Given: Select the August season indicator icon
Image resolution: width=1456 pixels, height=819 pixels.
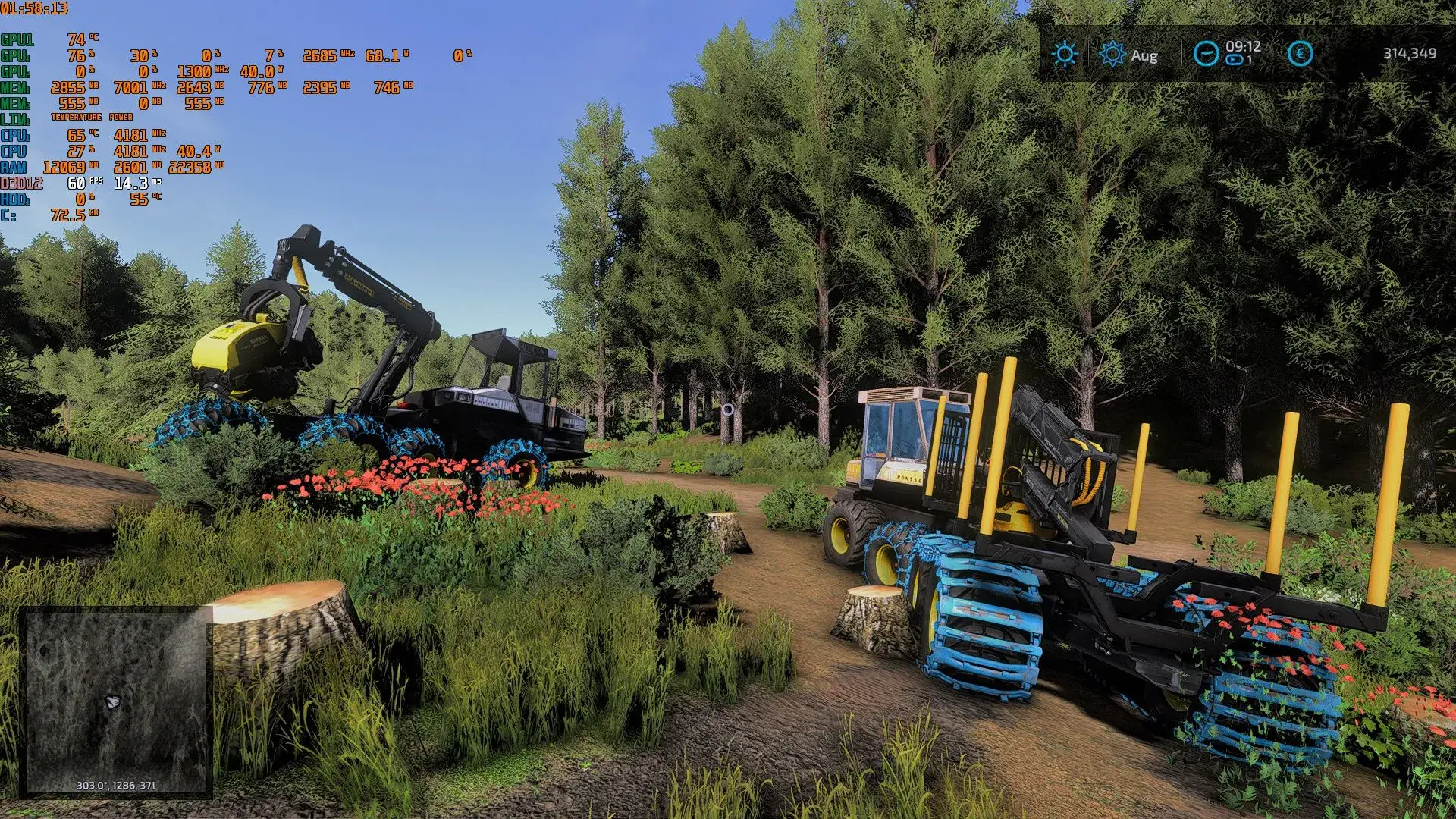Looking at the screenshot, I should coord(1112,54).
